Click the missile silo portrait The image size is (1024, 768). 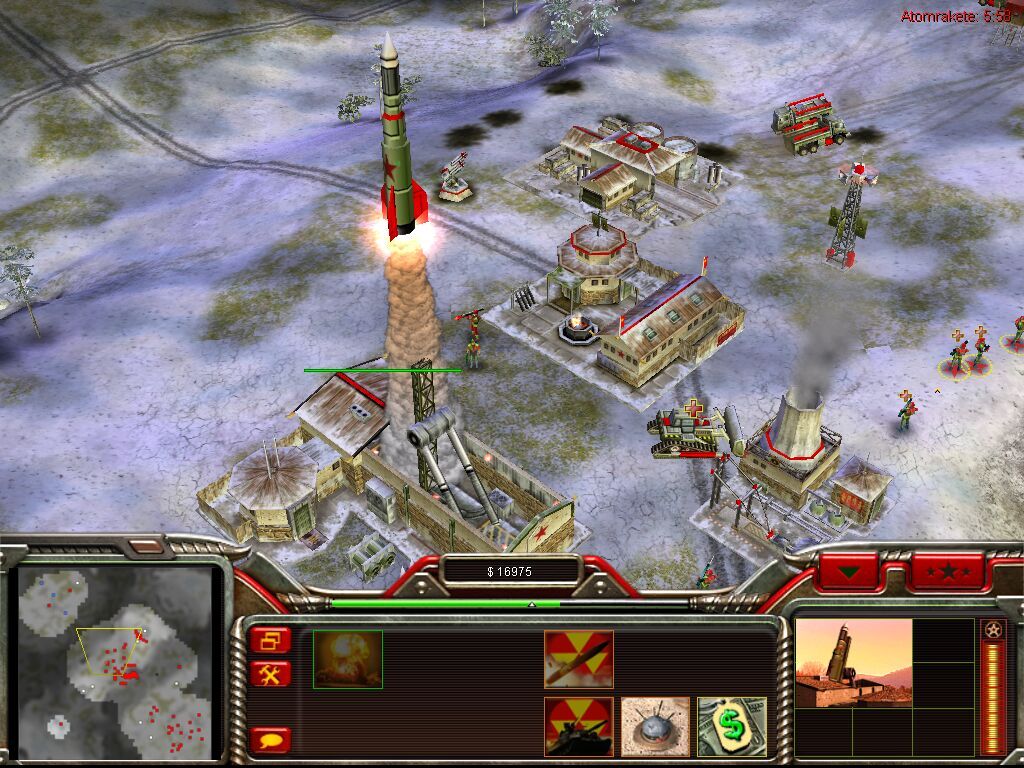[853, 662]
